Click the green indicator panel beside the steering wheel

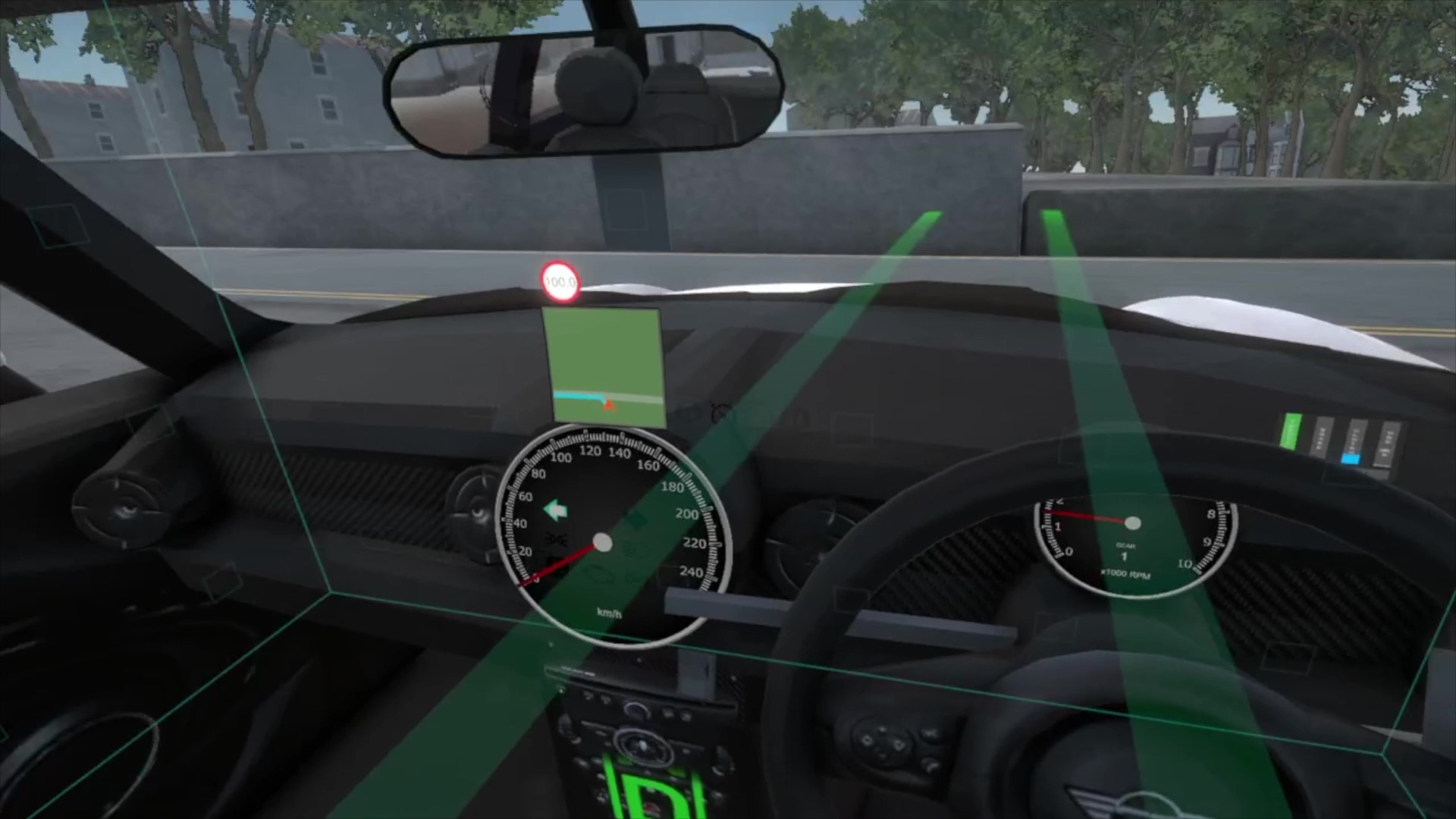click(1291, 432)
